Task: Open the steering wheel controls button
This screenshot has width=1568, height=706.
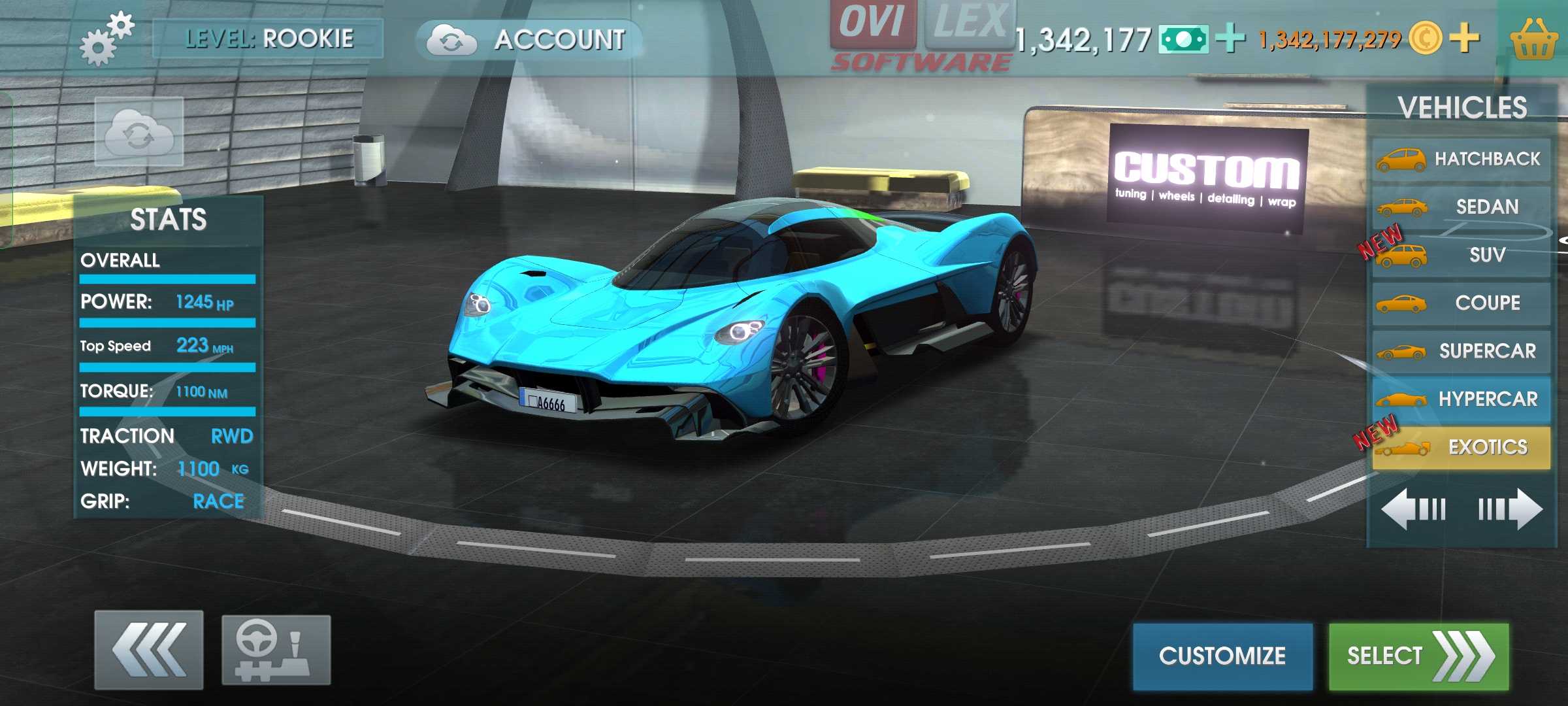Action: 276,650
